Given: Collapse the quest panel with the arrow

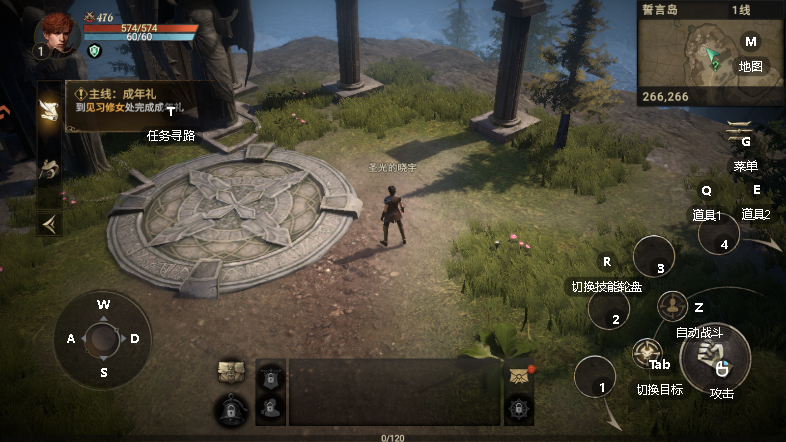Looking at the screenshot, I should tap(48, 223).
